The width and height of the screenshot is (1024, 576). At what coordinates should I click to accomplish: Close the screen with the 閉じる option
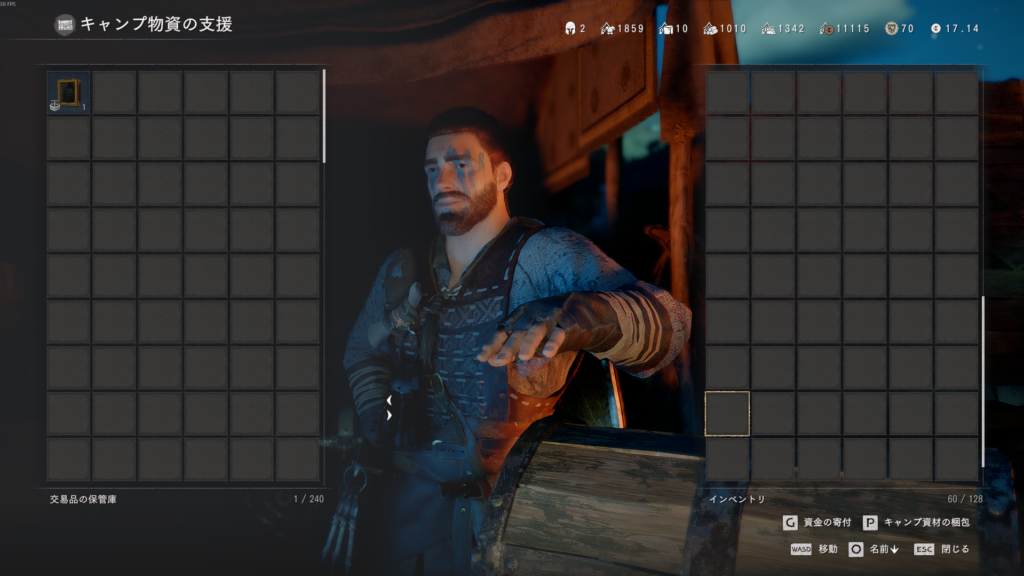[942, 549]
